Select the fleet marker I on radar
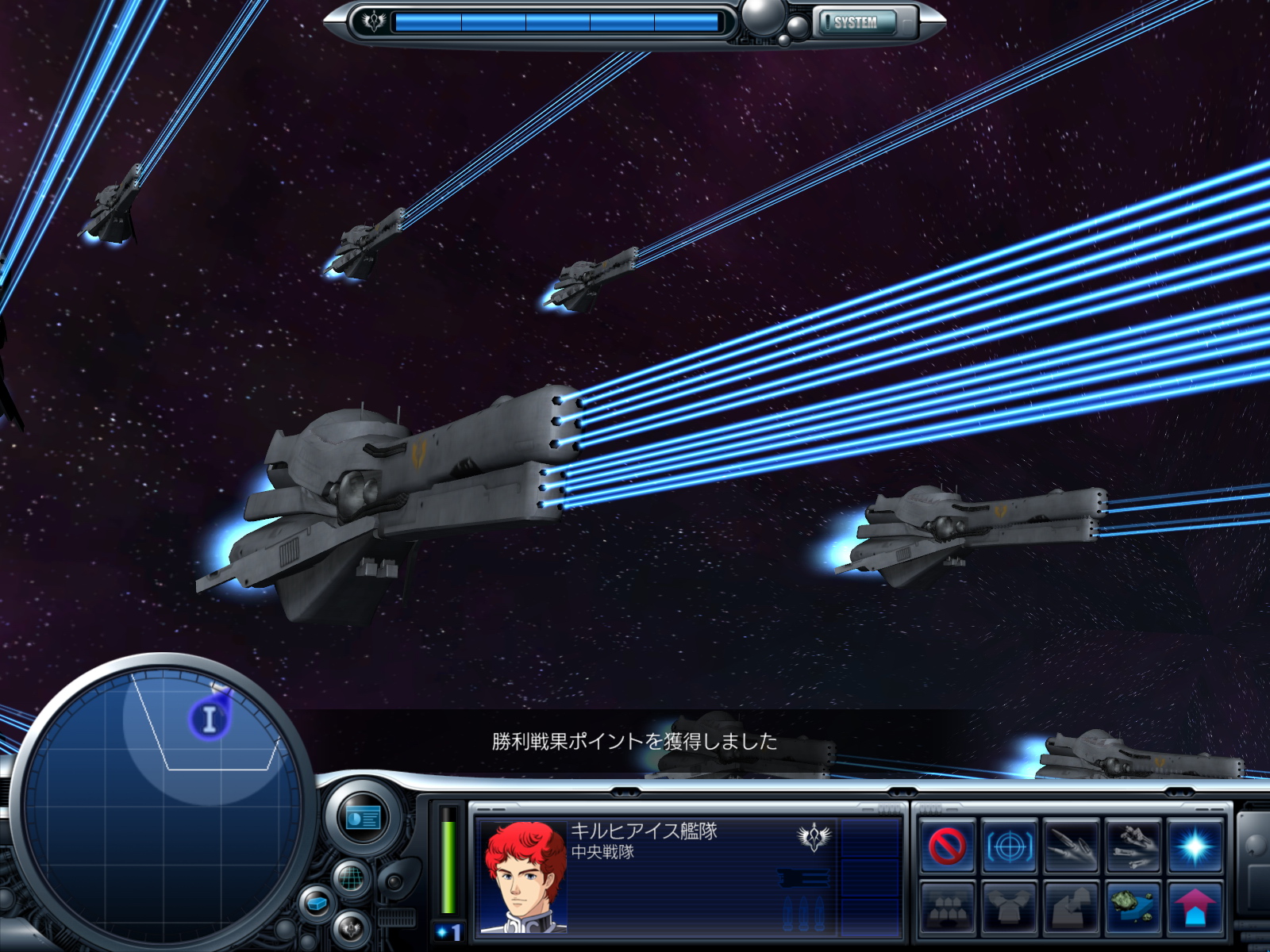Image resolution: width=1270 pixels, height=952 pixels. (x=209, y=719)
